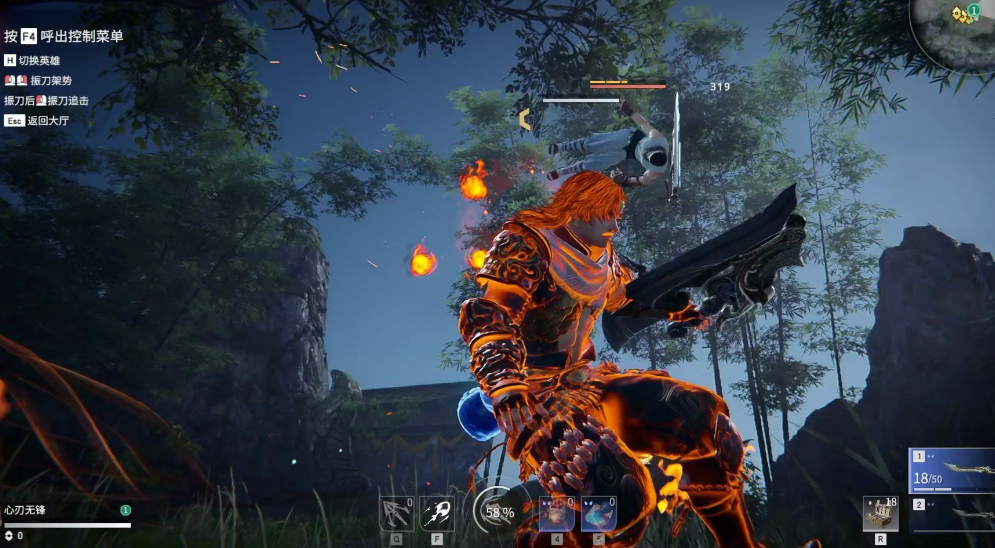The width and height of the screenshot is (995, 548).
Task: Use the blue healing item slot
Action: click(x=598, y=513)
